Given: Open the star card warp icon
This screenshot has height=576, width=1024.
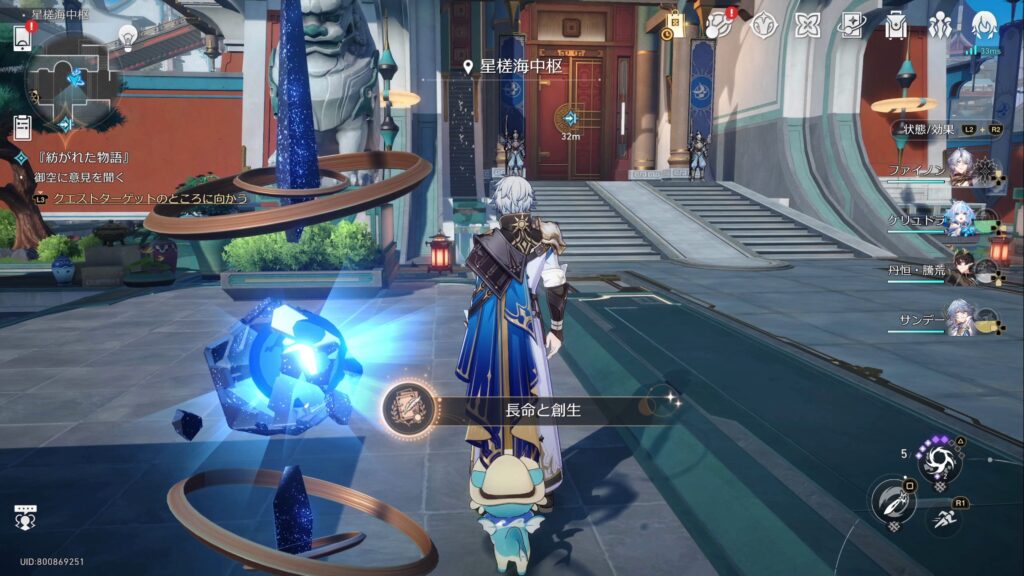Looking at the screenshot, I should [852, 25].
